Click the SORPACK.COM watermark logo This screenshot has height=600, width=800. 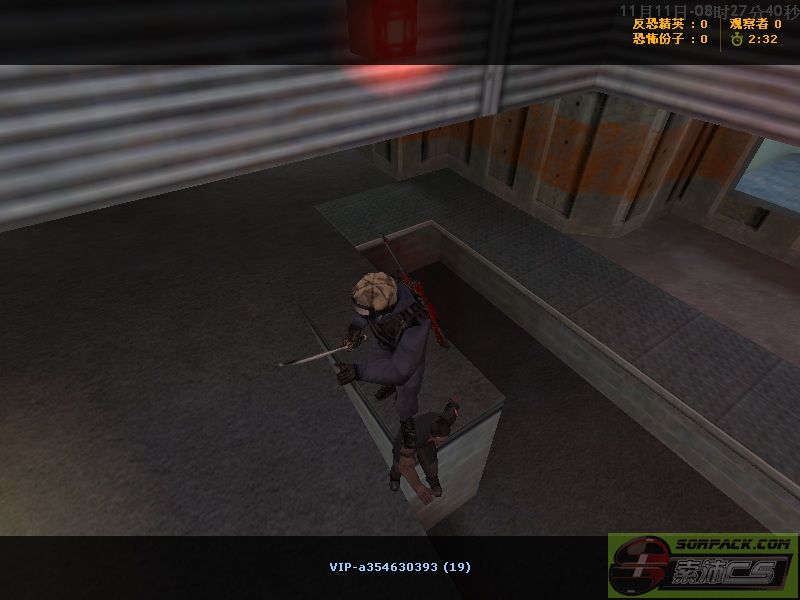point(703,566)
